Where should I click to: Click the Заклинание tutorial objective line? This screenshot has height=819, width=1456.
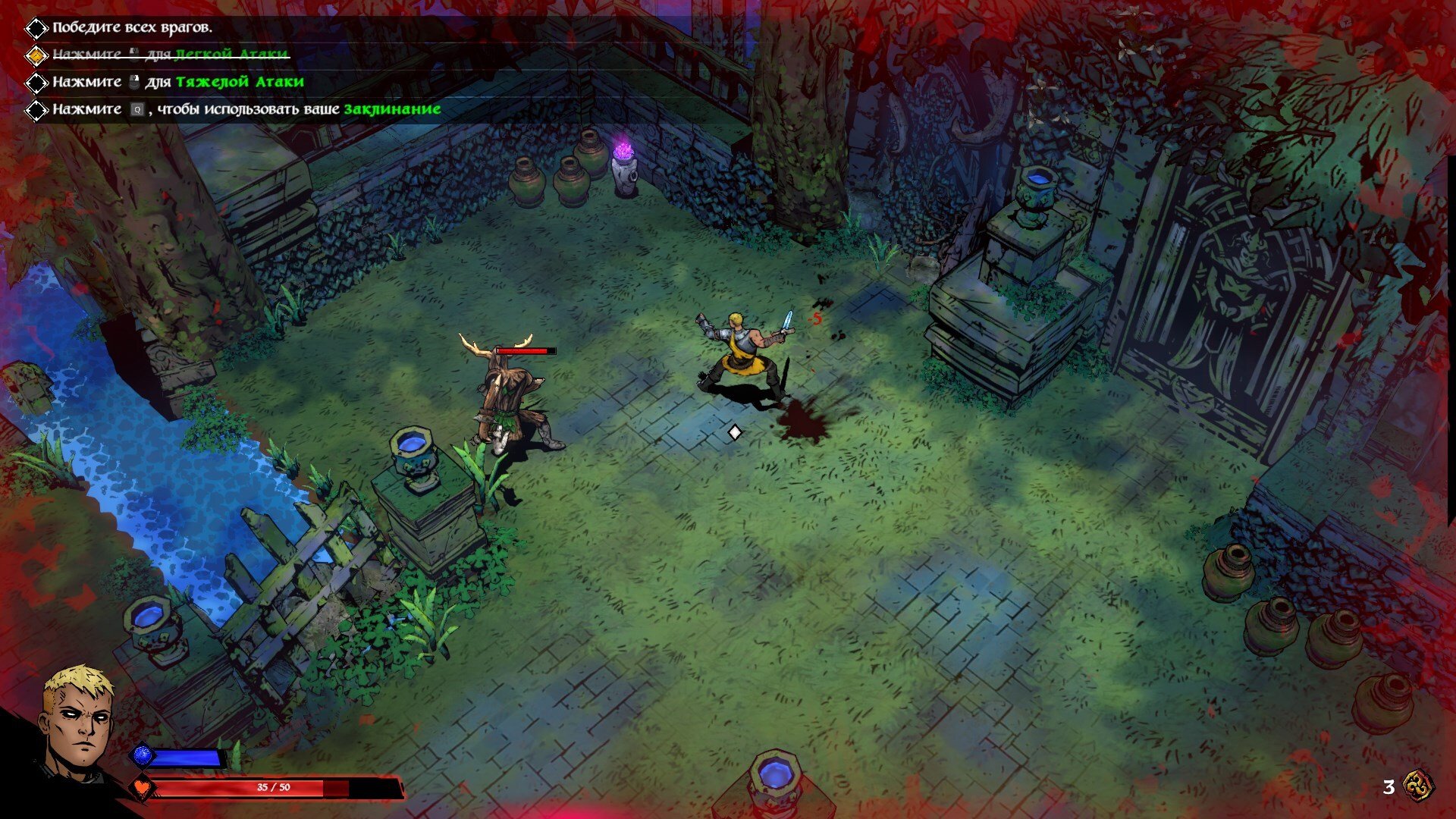click(x=246, y=109)
